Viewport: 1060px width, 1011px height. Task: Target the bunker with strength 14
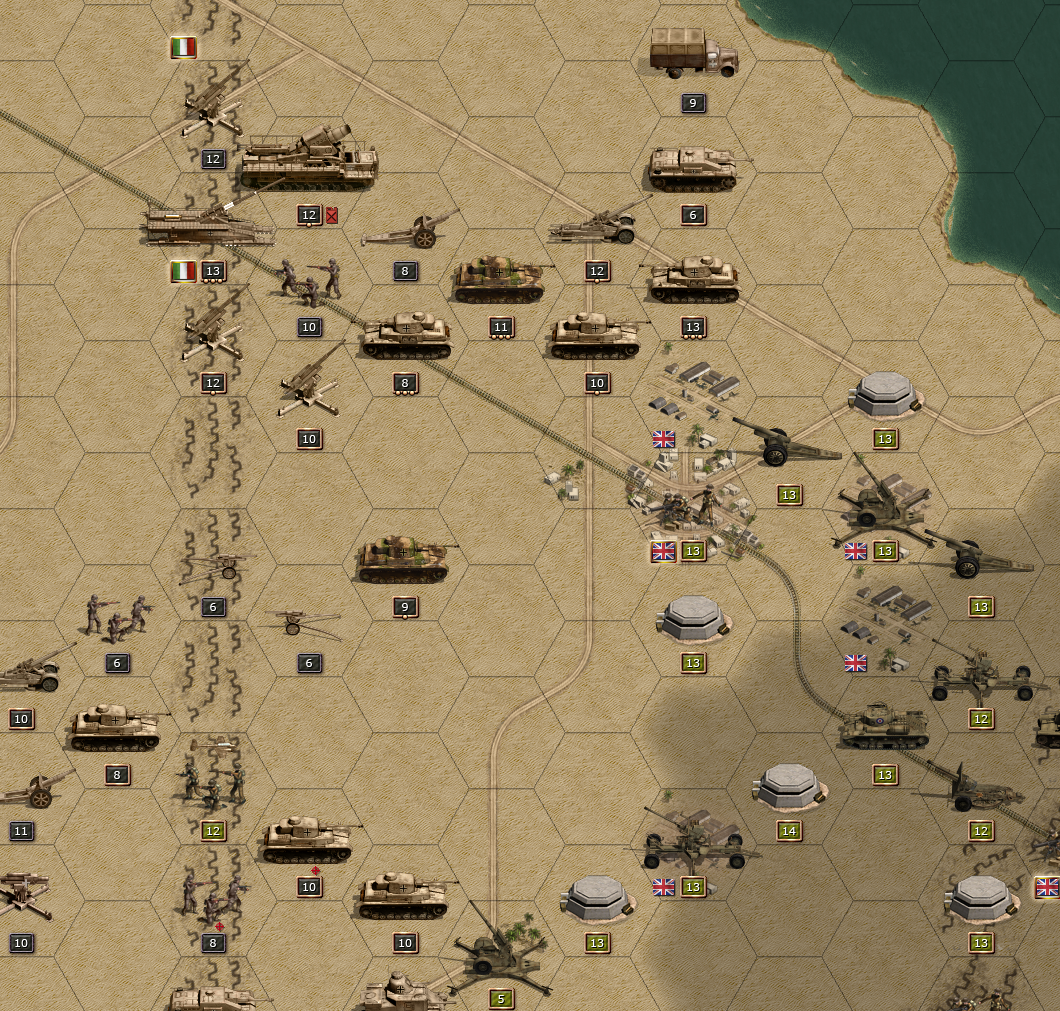[x=789, y=785]
